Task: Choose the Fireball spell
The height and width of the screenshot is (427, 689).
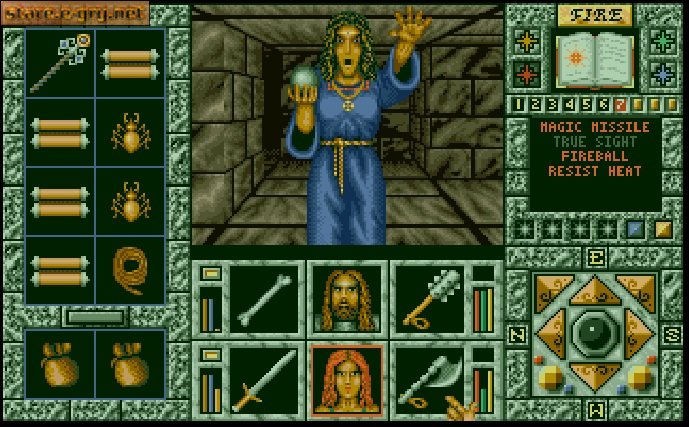Action: (594, 157)
